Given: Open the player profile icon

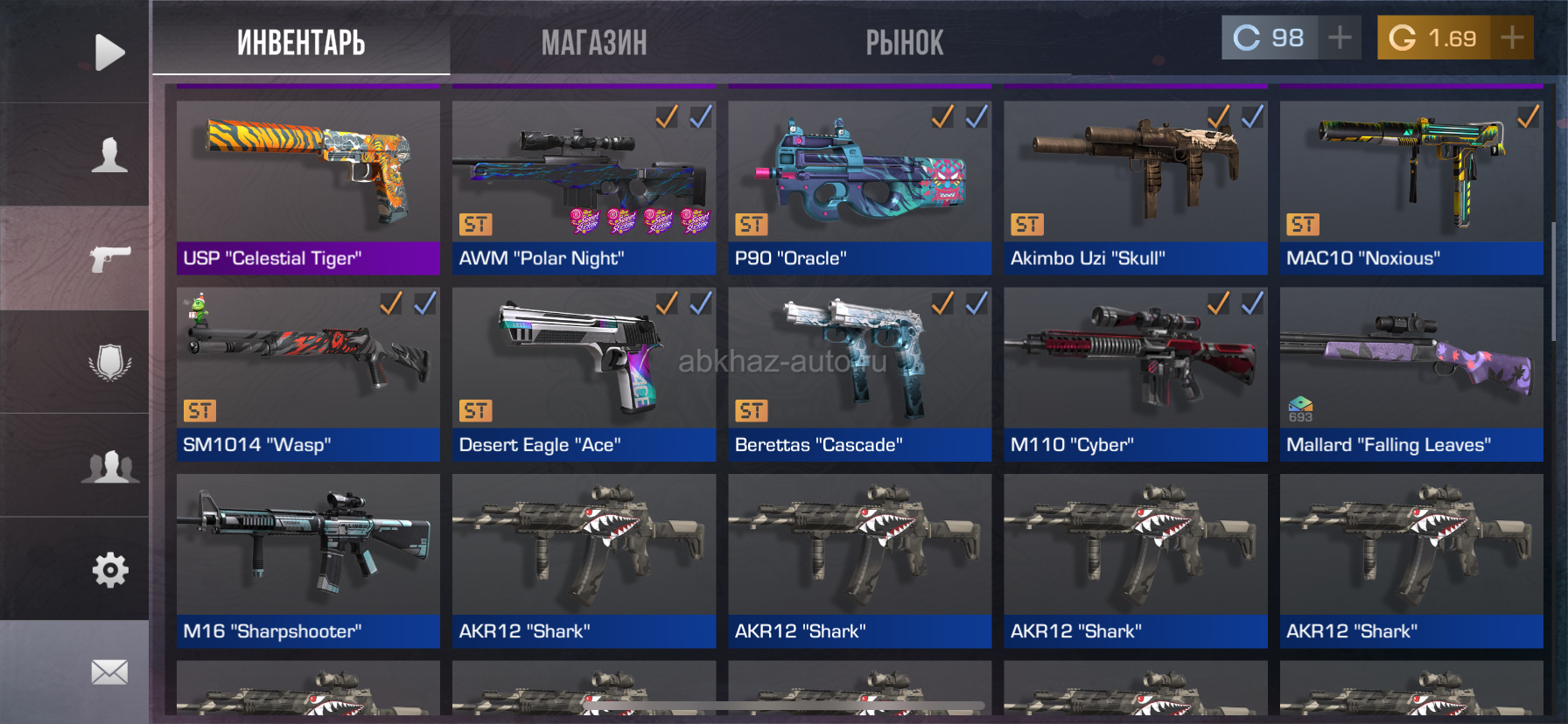Looking at the screenshot, I should (109, 155).
